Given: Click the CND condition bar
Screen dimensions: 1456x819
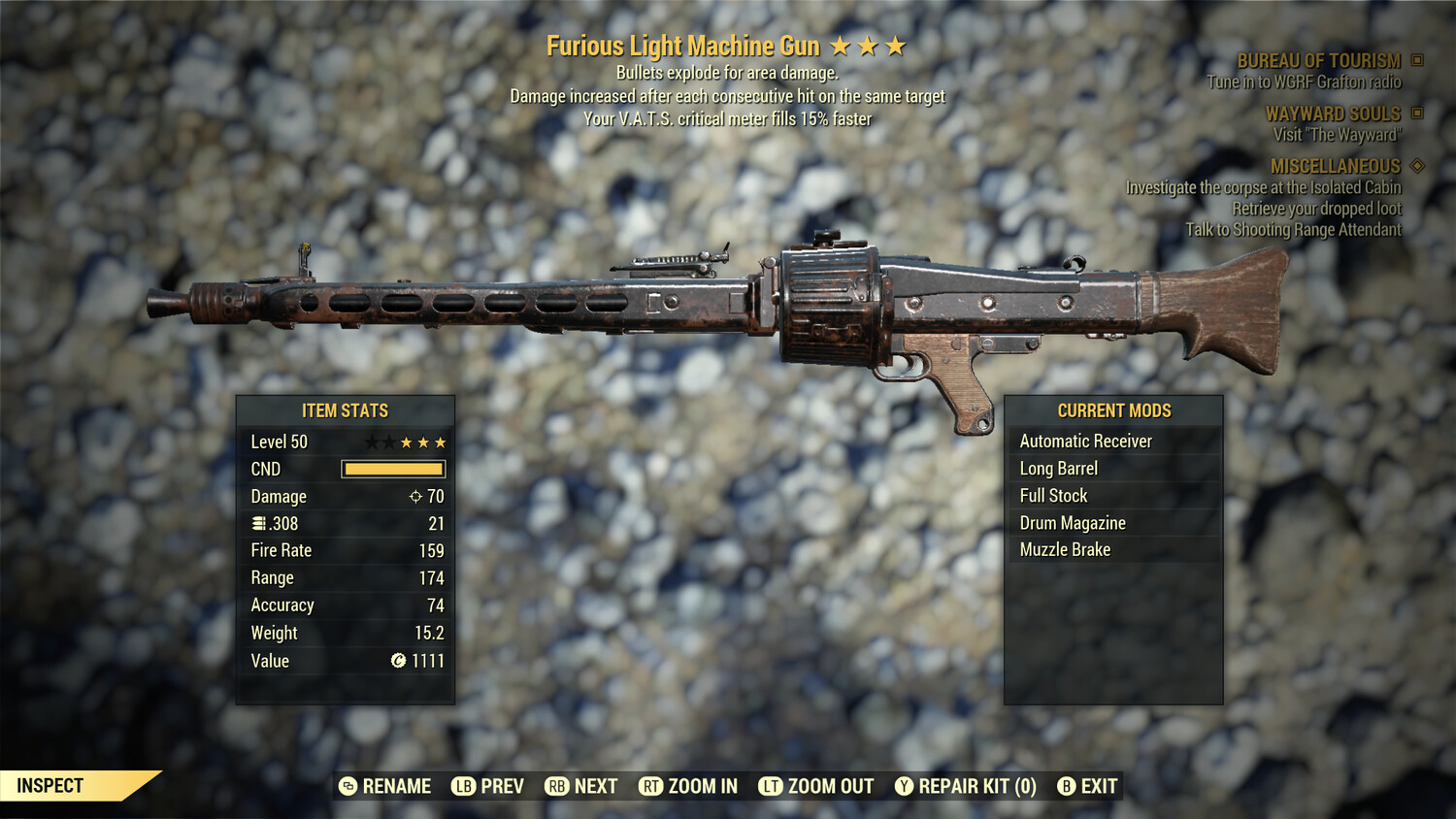Looking at the screenshot, I should click(393, 469).
